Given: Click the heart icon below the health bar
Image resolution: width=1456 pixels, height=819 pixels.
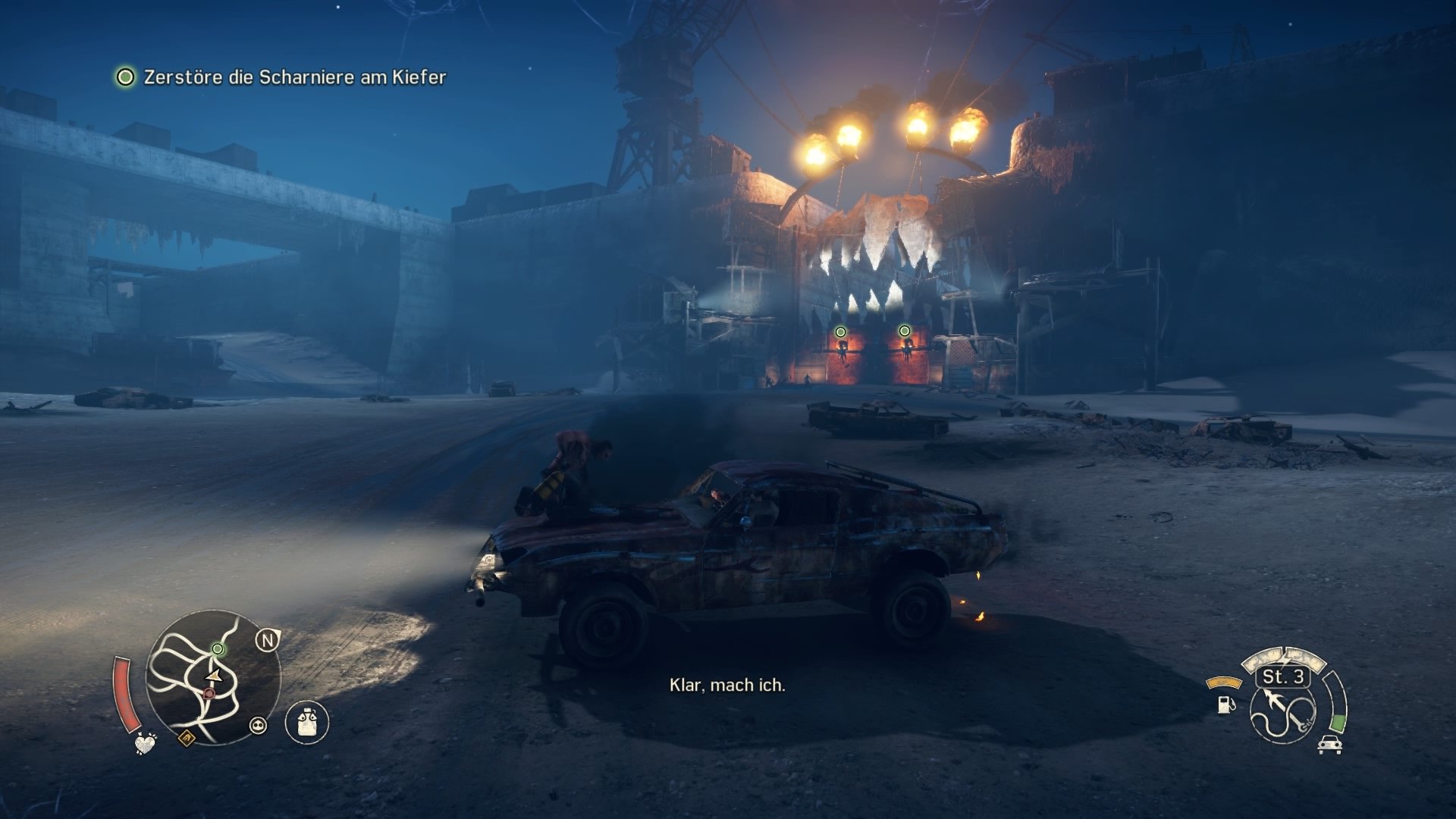Looking at the screenshot, I should pyautogui.click(x=146, y=744).
